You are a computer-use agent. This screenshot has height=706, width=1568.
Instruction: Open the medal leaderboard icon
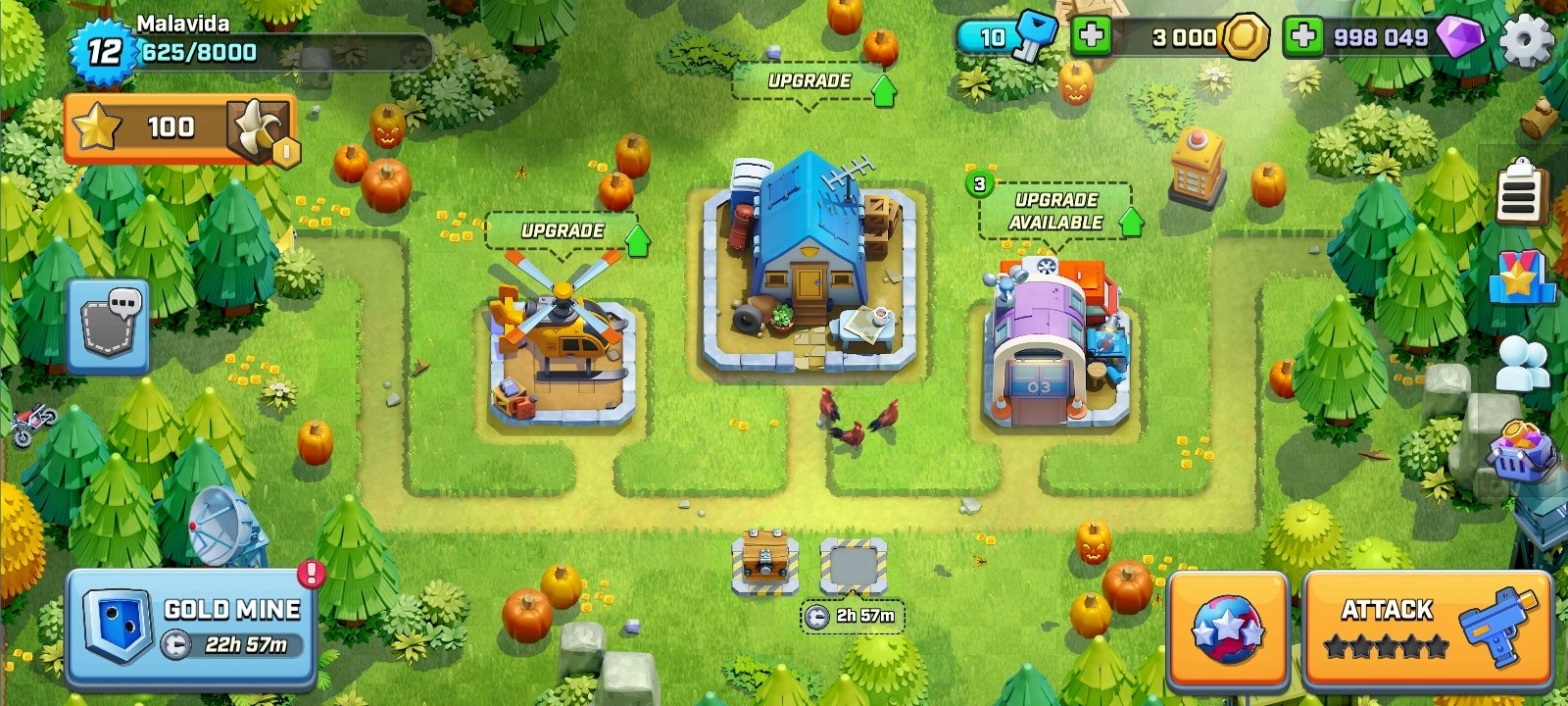click(1520, 277)
